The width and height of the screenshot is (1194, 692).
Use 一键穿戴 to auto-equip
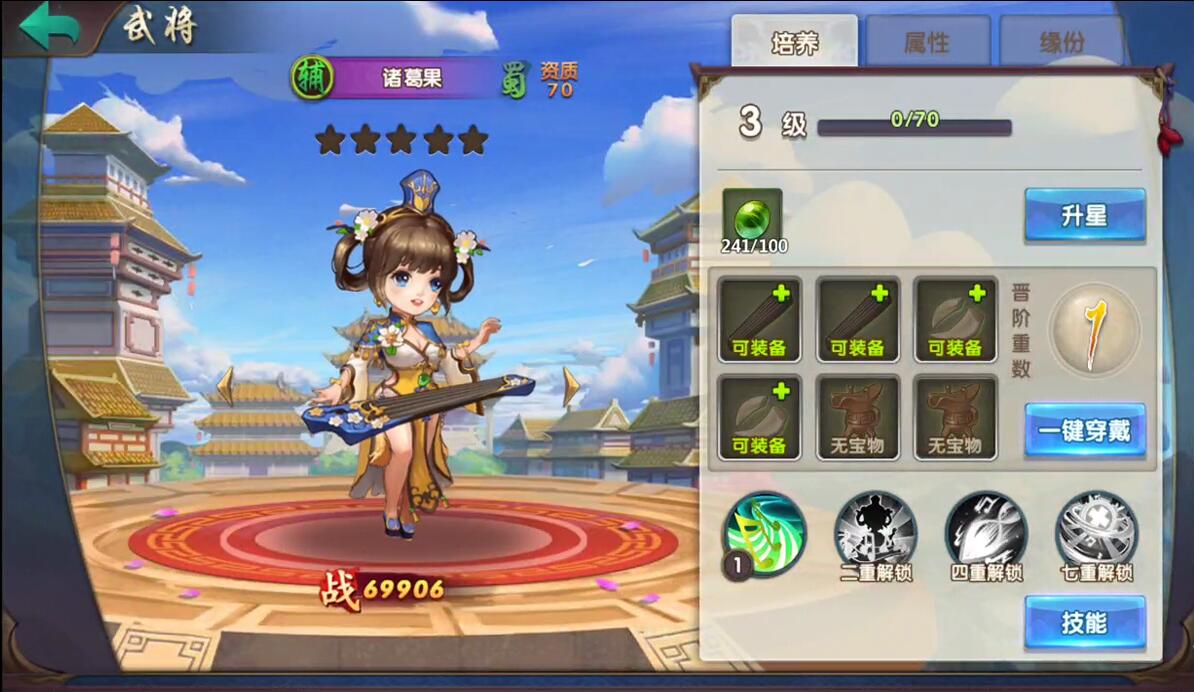pos(1084,431)
